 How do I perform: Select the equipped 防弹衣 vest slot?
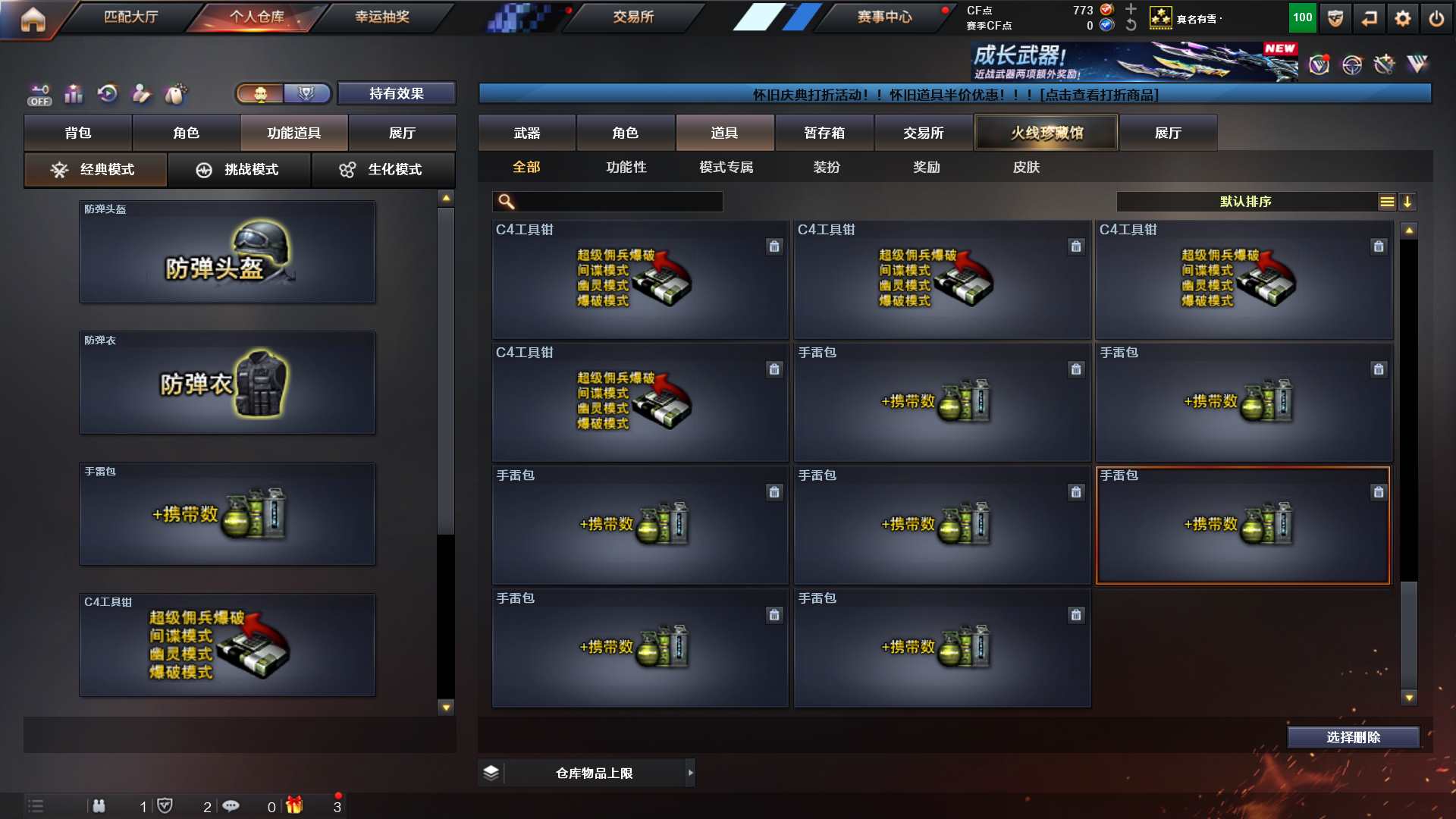point(227,383)
